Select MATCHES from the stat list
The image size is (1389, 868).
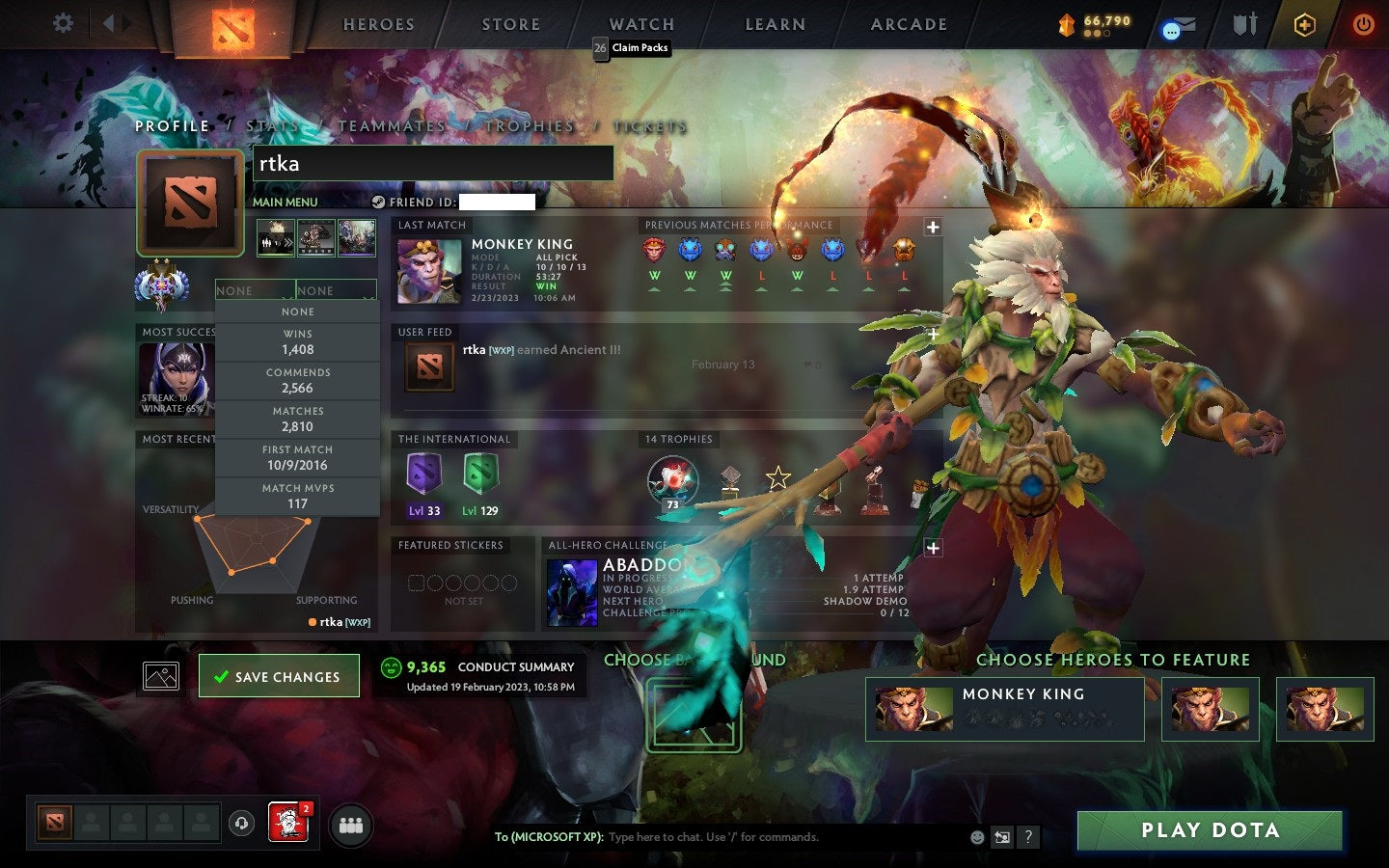point(296,418)
